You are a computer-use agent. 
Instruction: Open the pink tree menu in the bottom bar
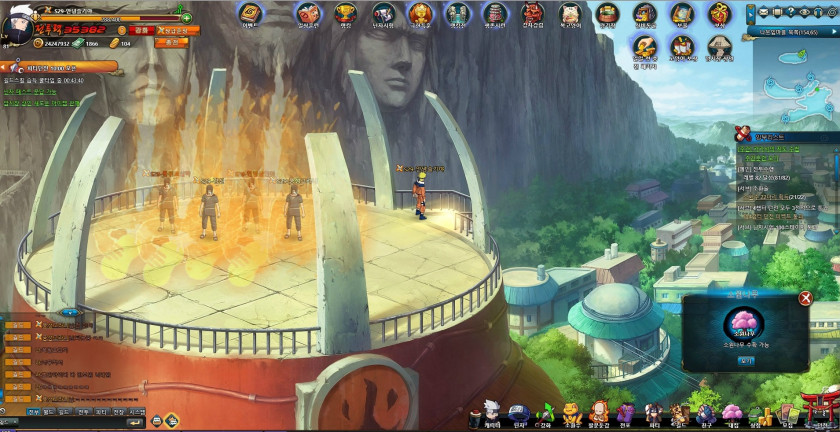coord(733,413)
